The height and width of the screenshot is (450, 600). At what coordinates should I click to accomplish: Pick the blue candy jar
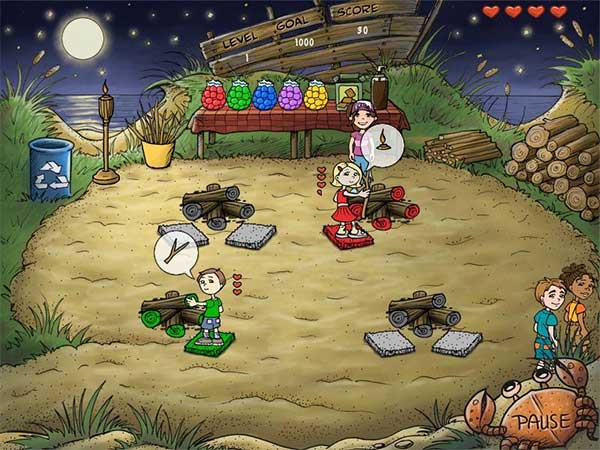coord(264,95)
